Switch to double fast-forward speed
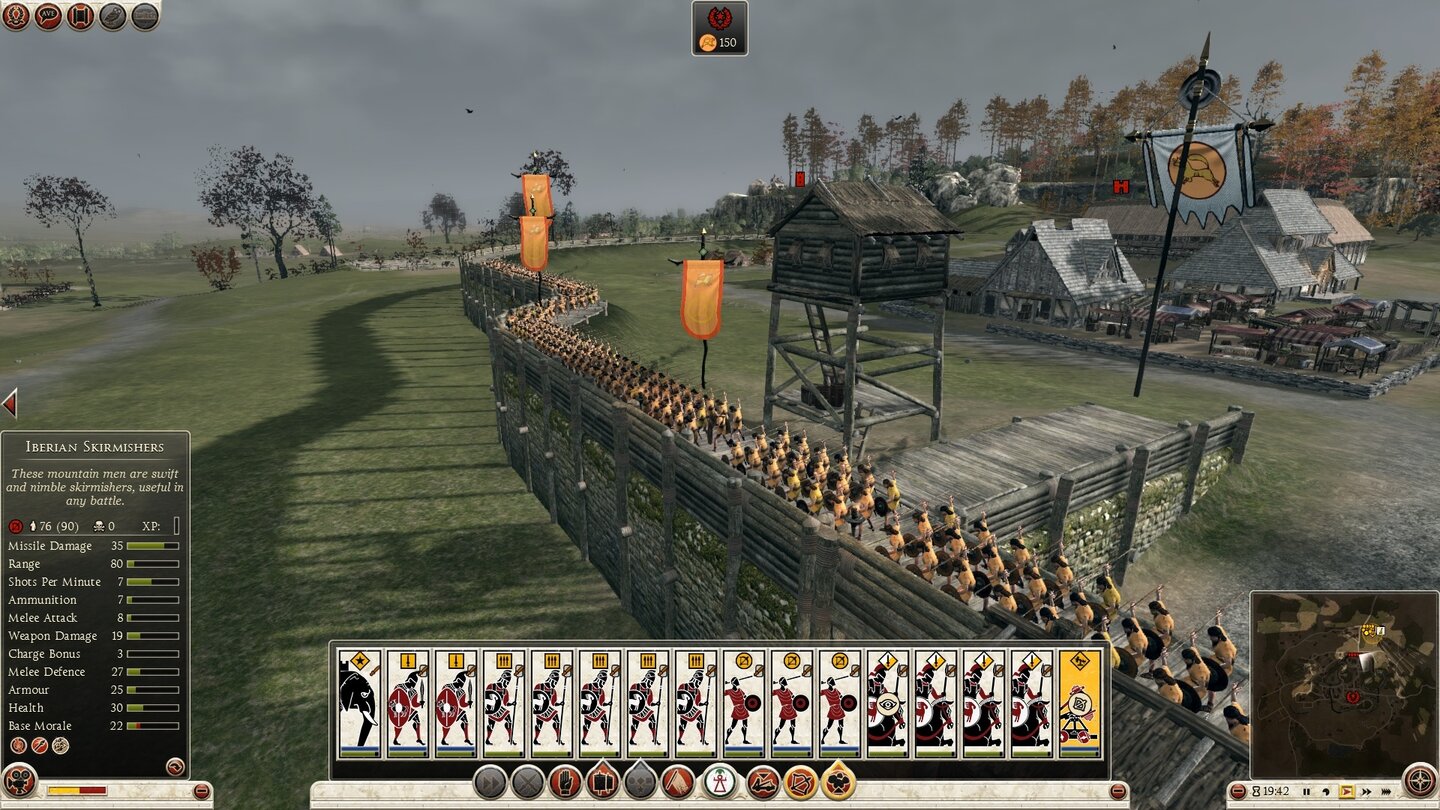This screenshot has height=810, width=1440. (1364, 791)
